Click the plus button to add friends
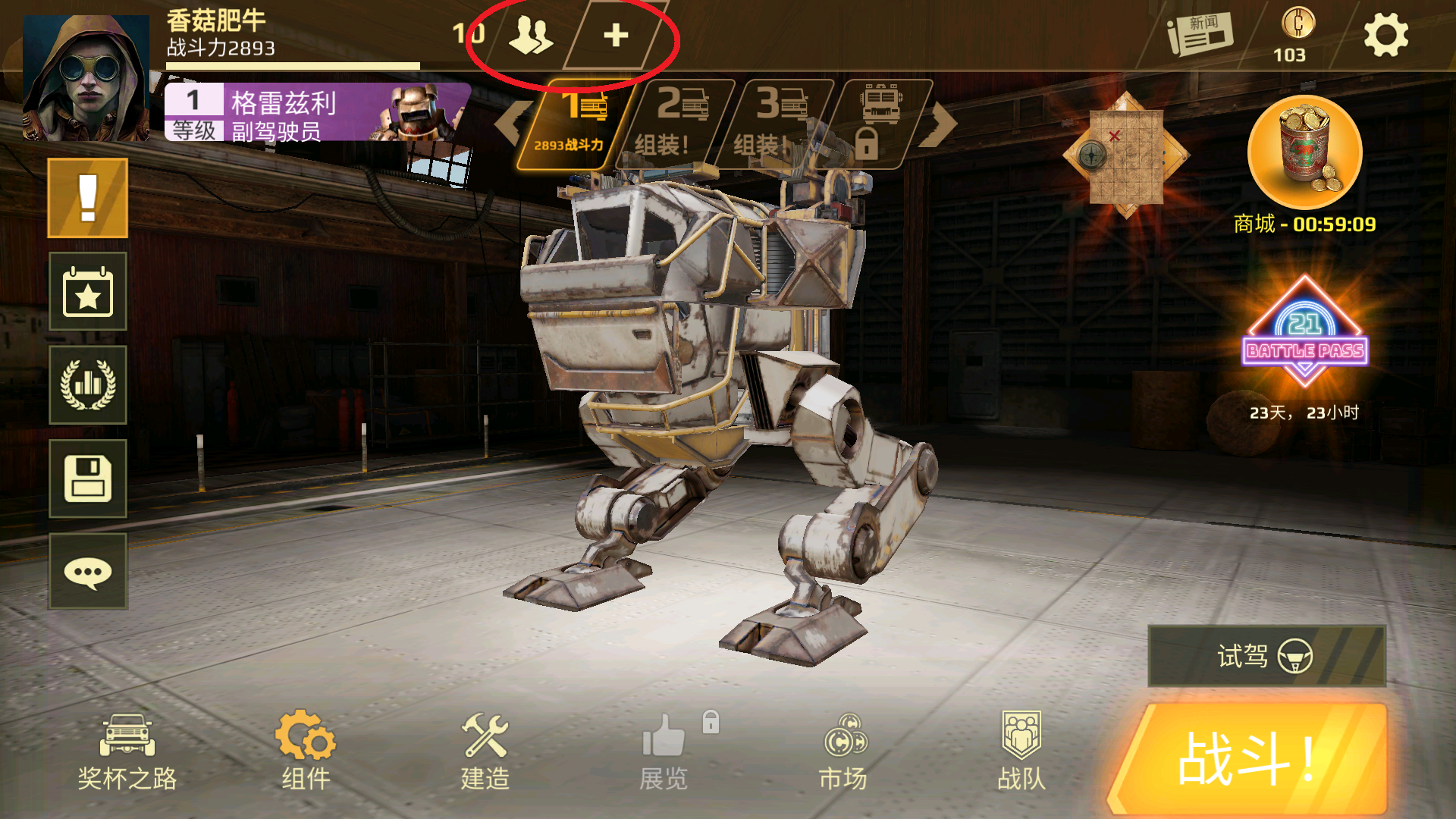This screenshot has width=1456, height=819. [x=616, y=35]
